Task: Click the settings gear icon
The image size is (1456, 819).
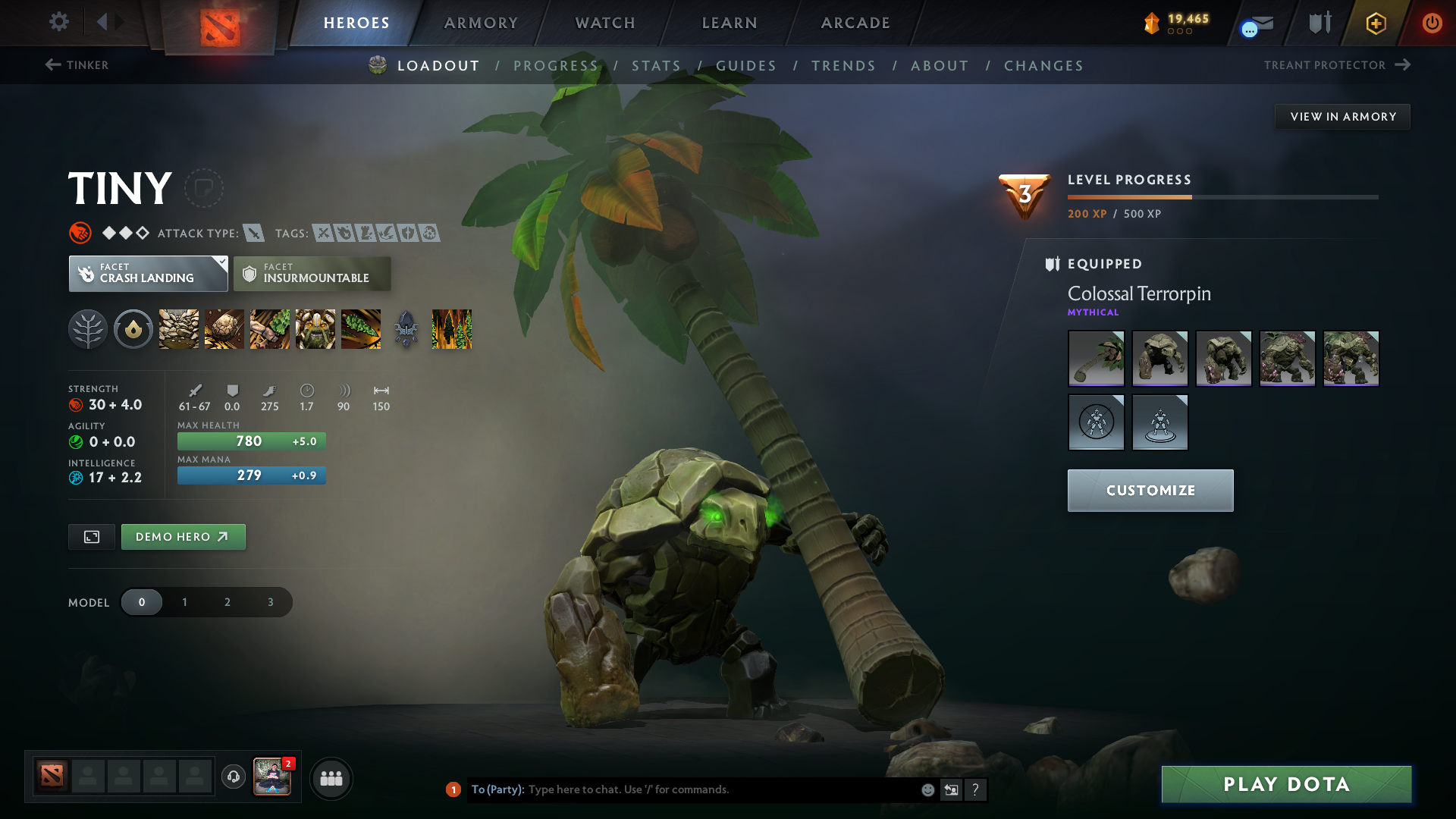Action: click(59, 23)
